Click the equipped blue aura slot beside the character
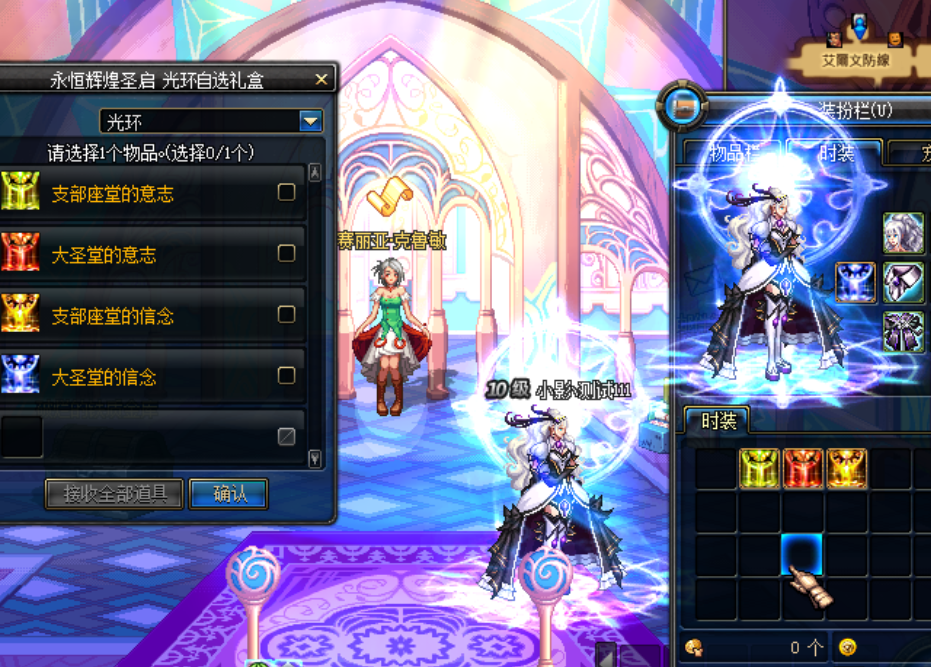This screenshot has height=667, width=931. pyautogui.click(x=856, y=283)
